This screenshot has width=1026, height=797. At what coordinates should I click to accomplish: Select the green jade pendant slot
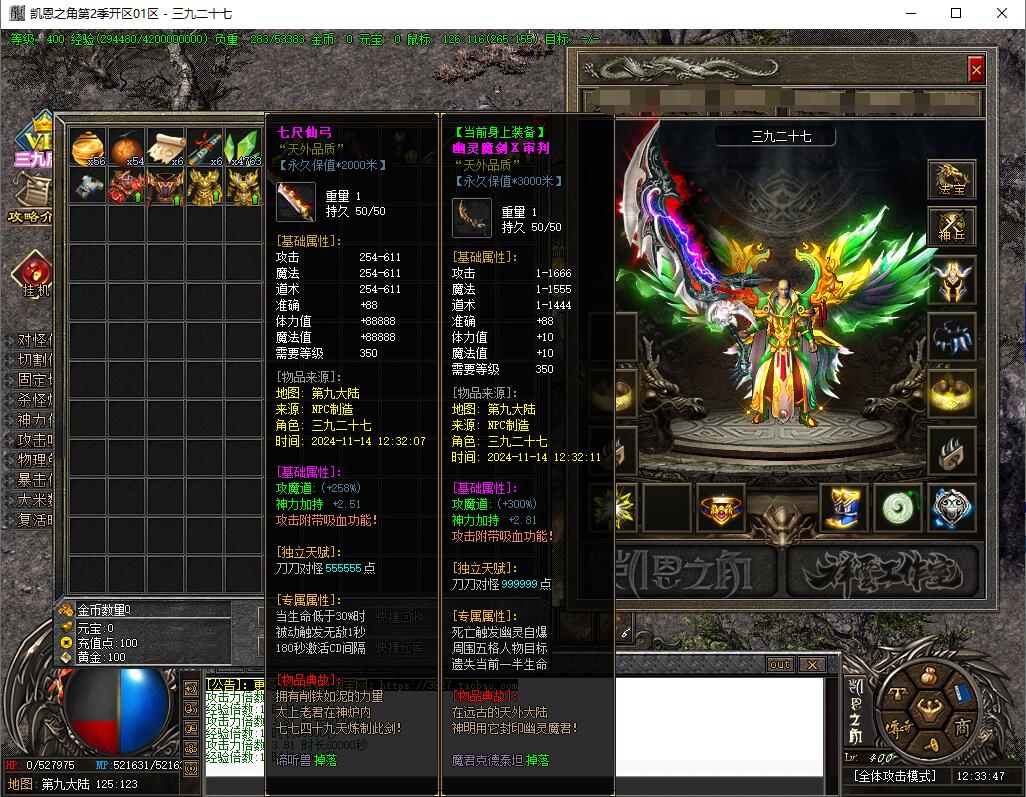898,508
